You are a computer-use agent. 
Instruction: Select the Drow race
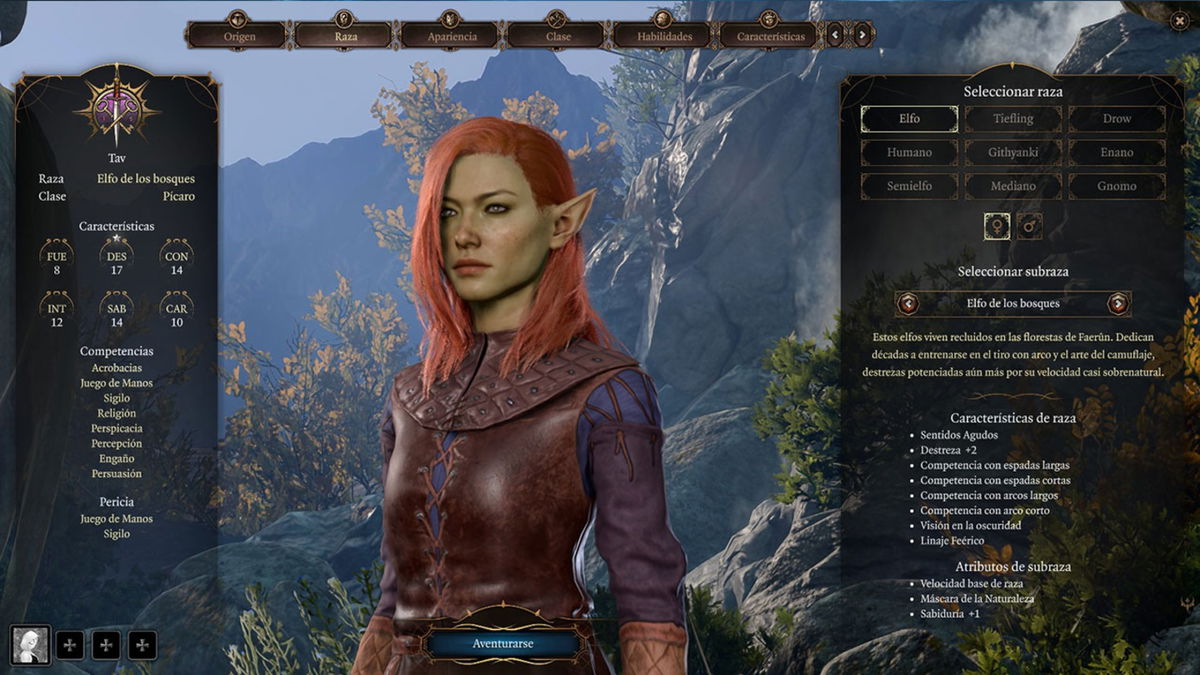coord(1116,119)
